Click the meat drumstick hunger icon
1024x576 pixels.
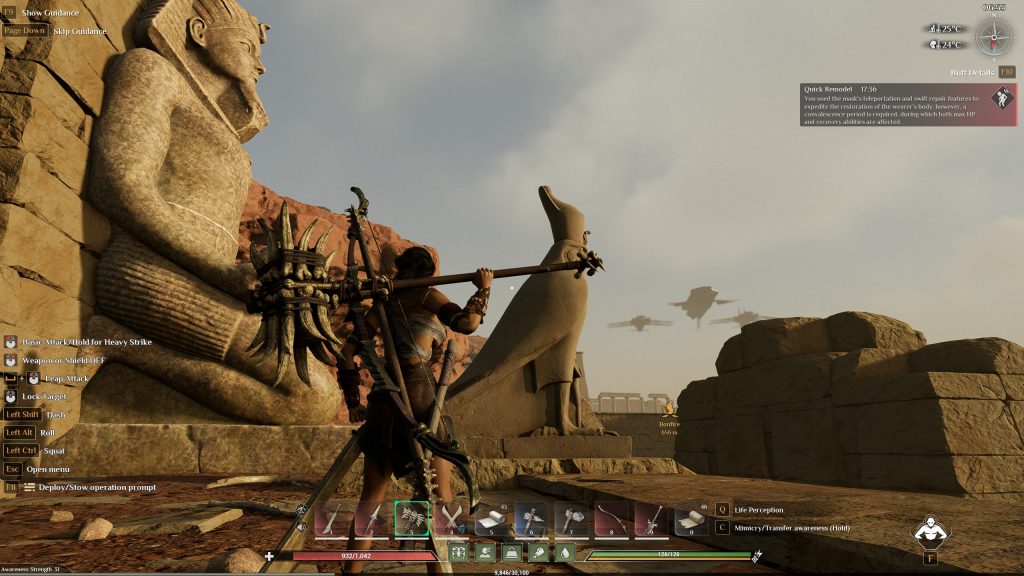pos(538,553)
